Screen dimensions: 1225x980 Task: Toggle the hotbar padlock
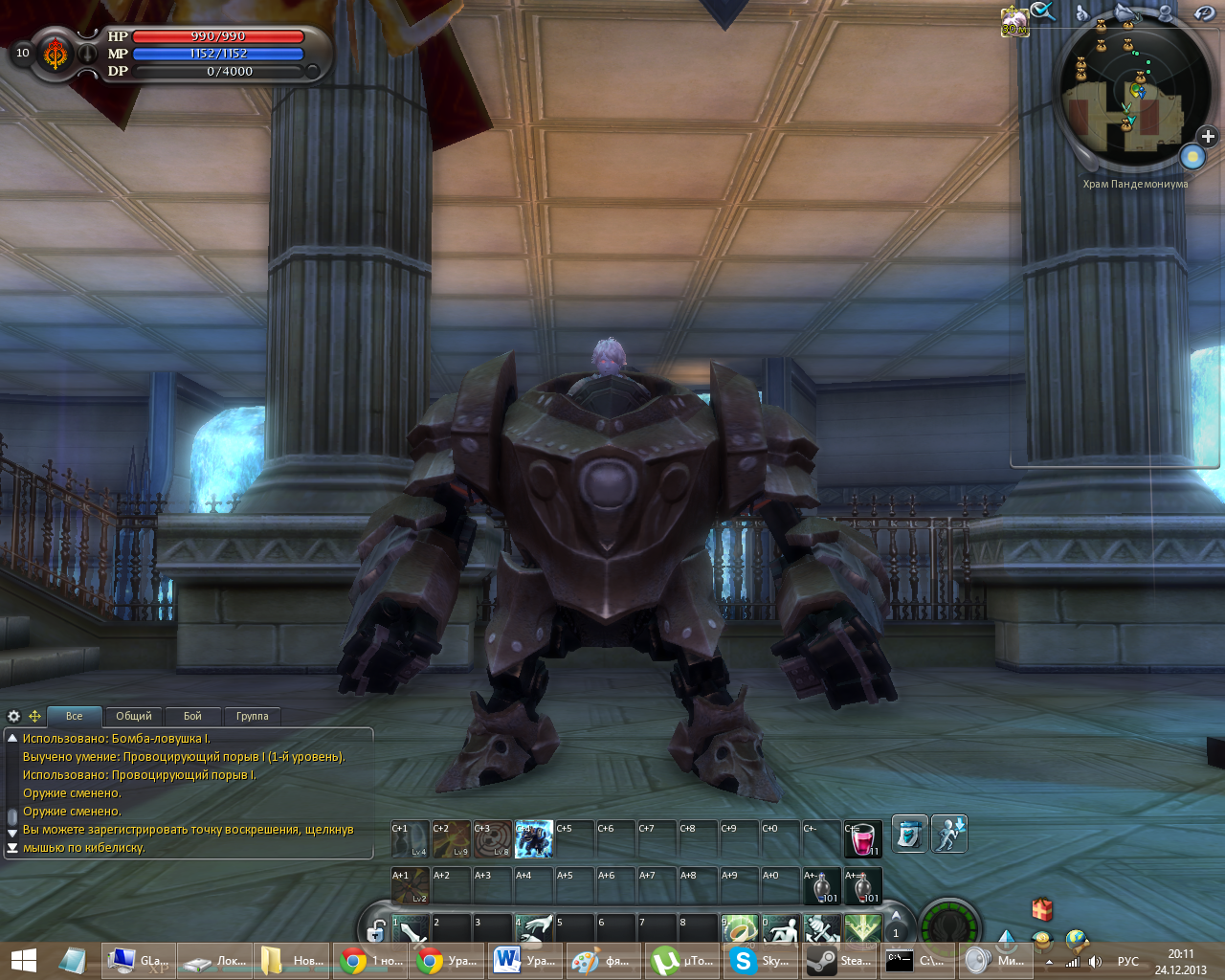[377, 931]
